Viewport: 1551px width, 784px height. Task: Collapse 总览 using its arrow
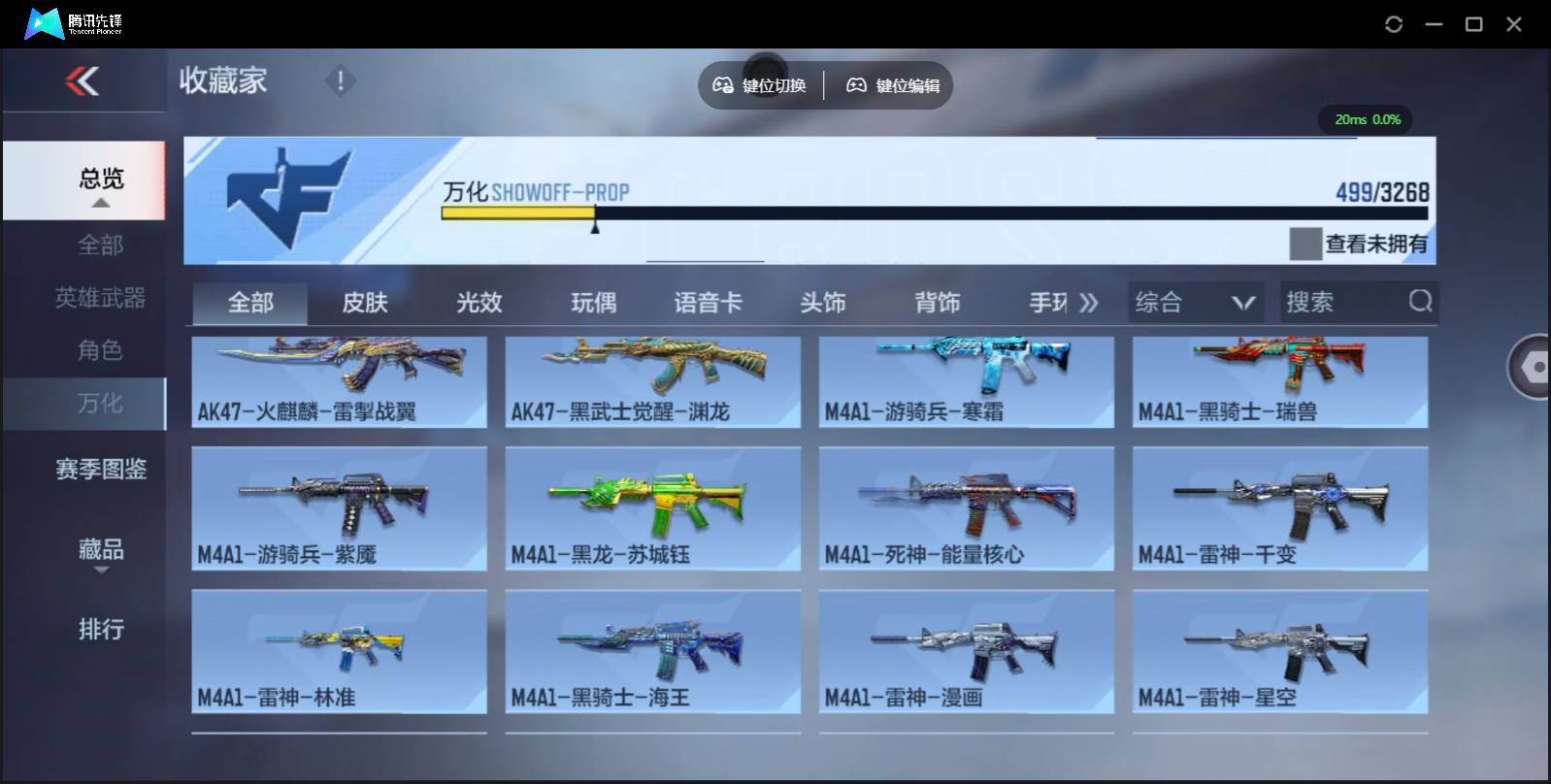coord(100,203)
